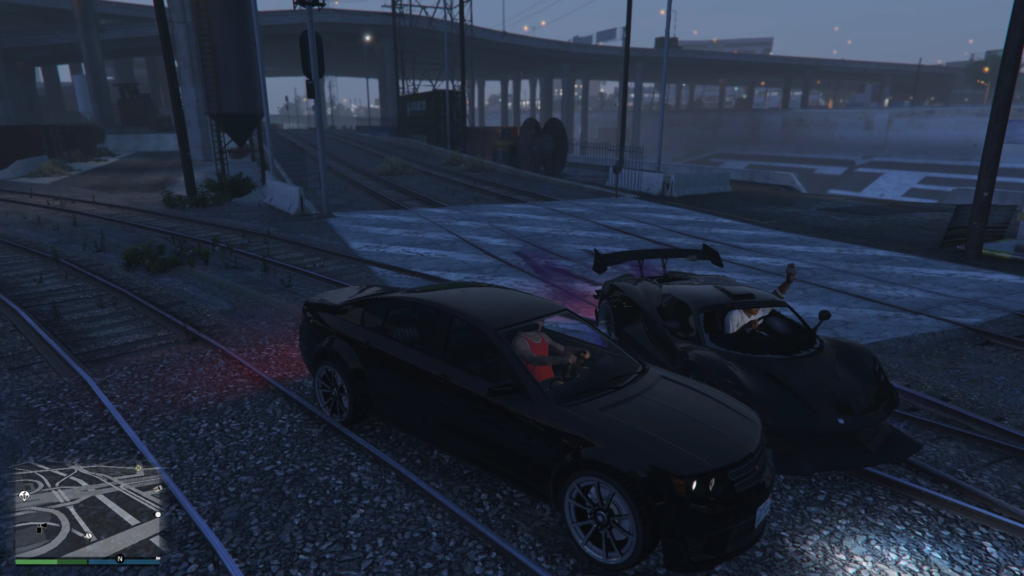Image resolution: width=1024 pixels, height=576 pixels.
Task: Select the black pistol blip on minimap
Action: [41, 528]
